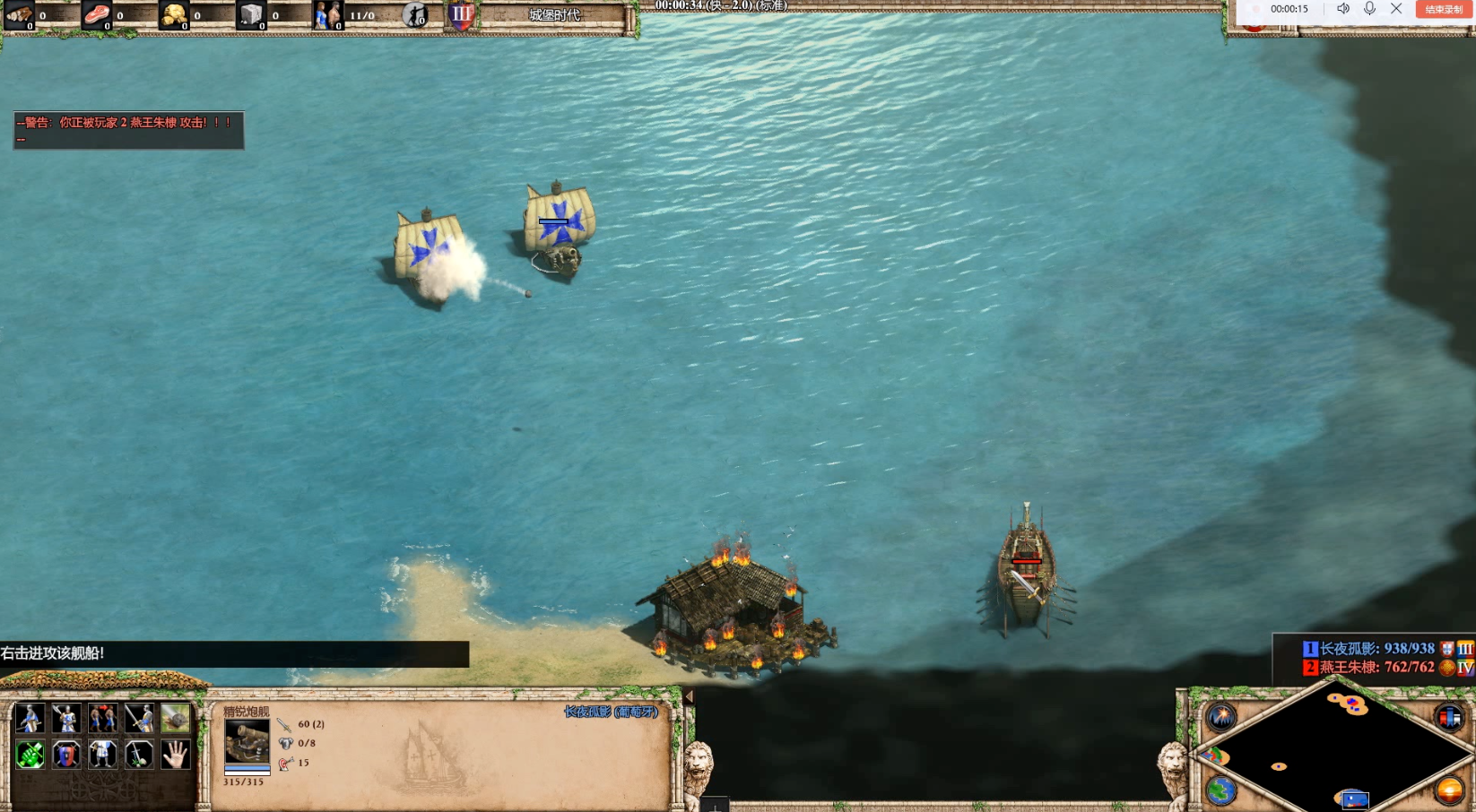
Task: Use the attack ground cannonball command
Action: pyautogui.click(x=176, y=718)
